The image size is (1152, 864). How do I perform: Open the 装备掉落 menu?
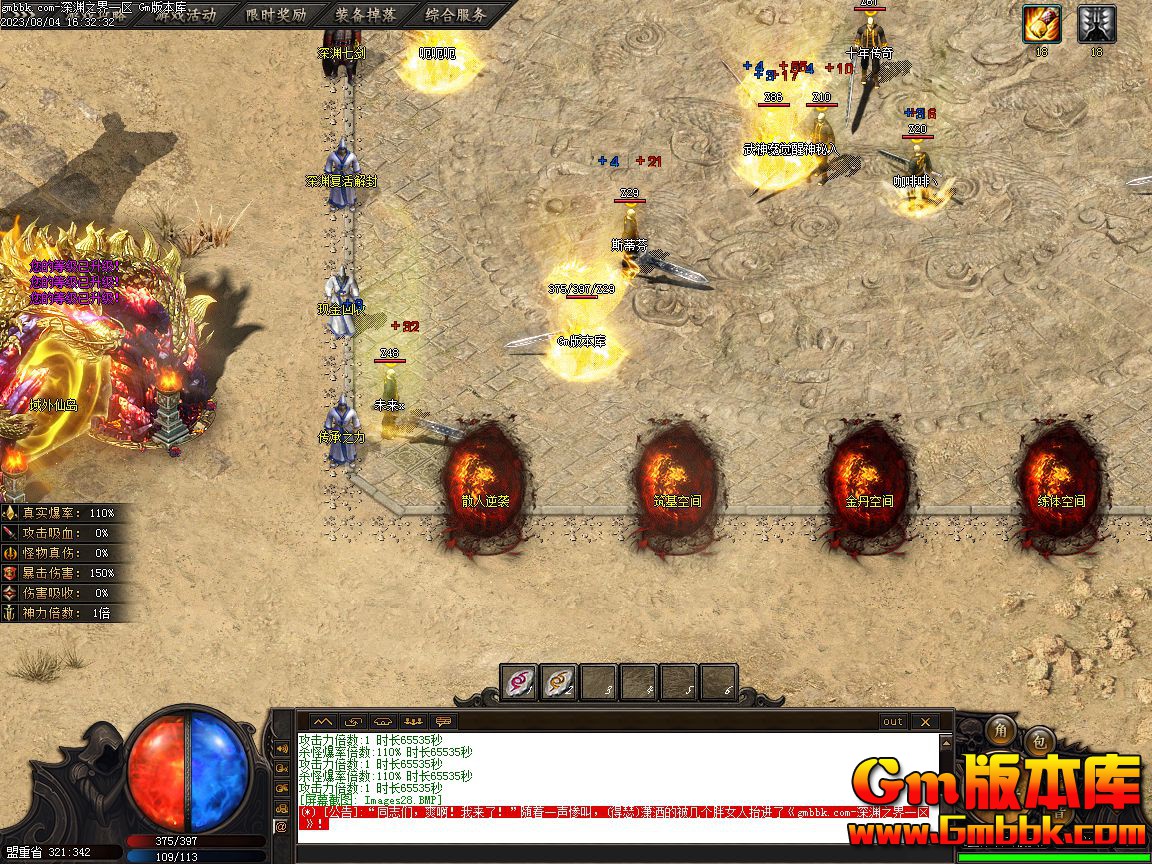click(365, 15)
